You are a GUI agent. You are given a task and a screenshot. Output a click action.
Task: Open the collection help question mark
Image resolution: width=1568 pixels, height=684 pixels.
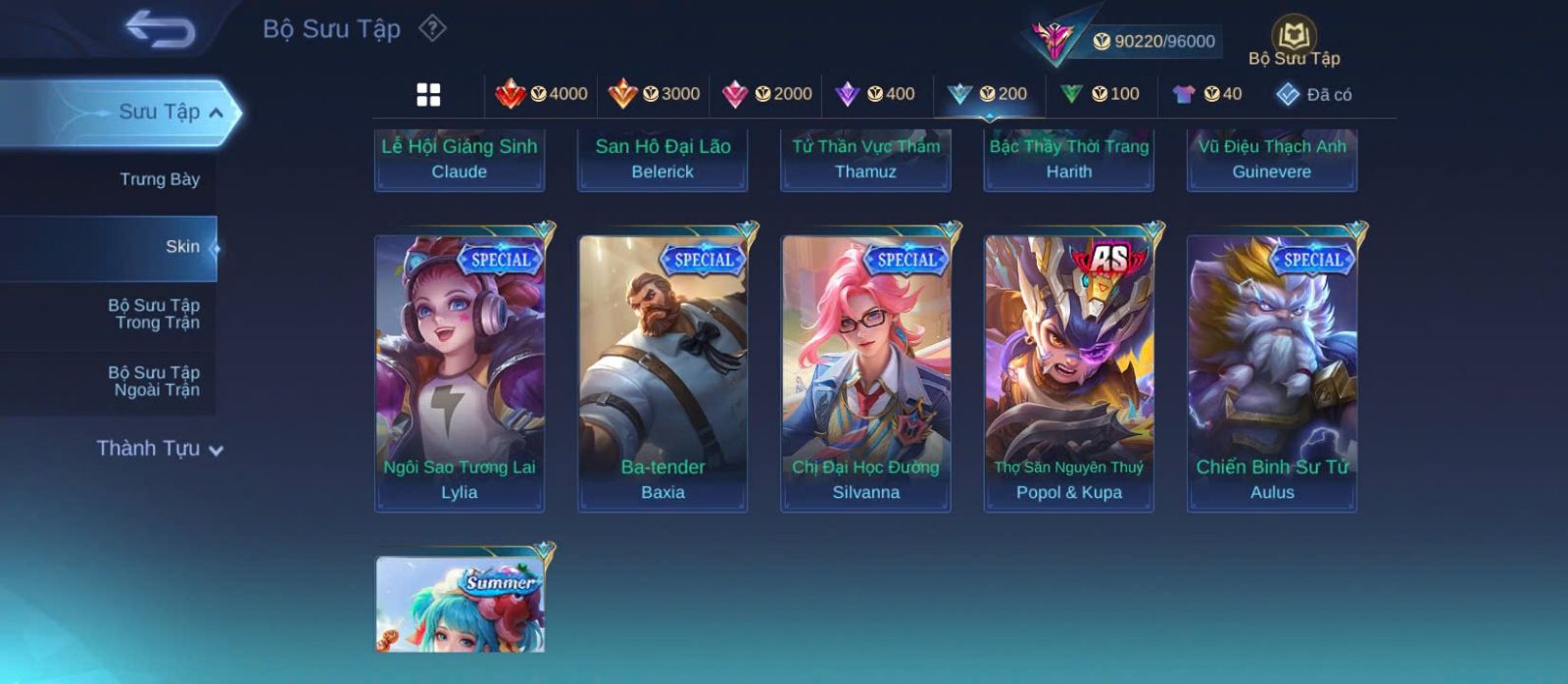pyautogui.click(x=432, y=28)
